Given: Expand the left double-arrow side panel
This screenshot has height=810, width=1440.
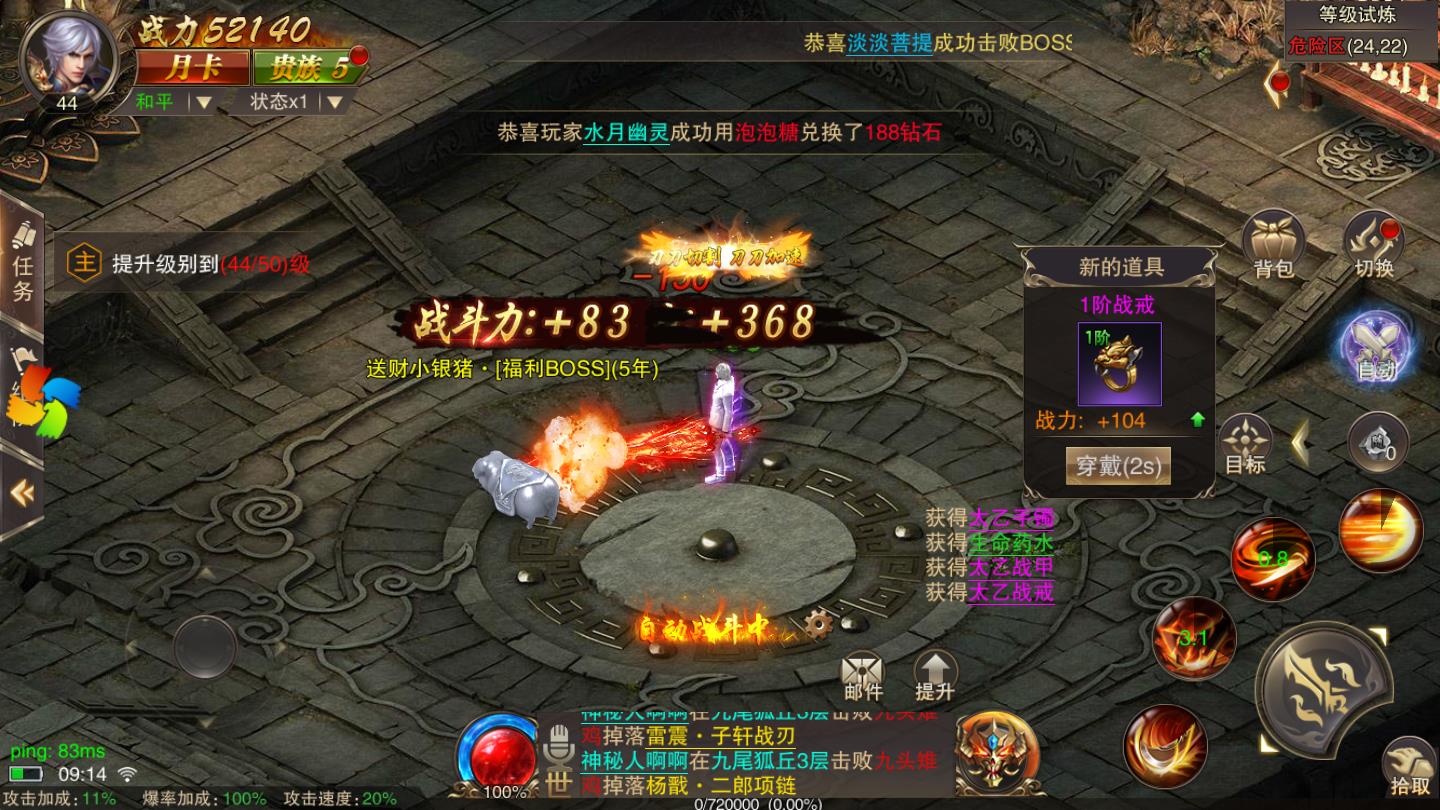Looking at the screenshot, I should [21, 492].
